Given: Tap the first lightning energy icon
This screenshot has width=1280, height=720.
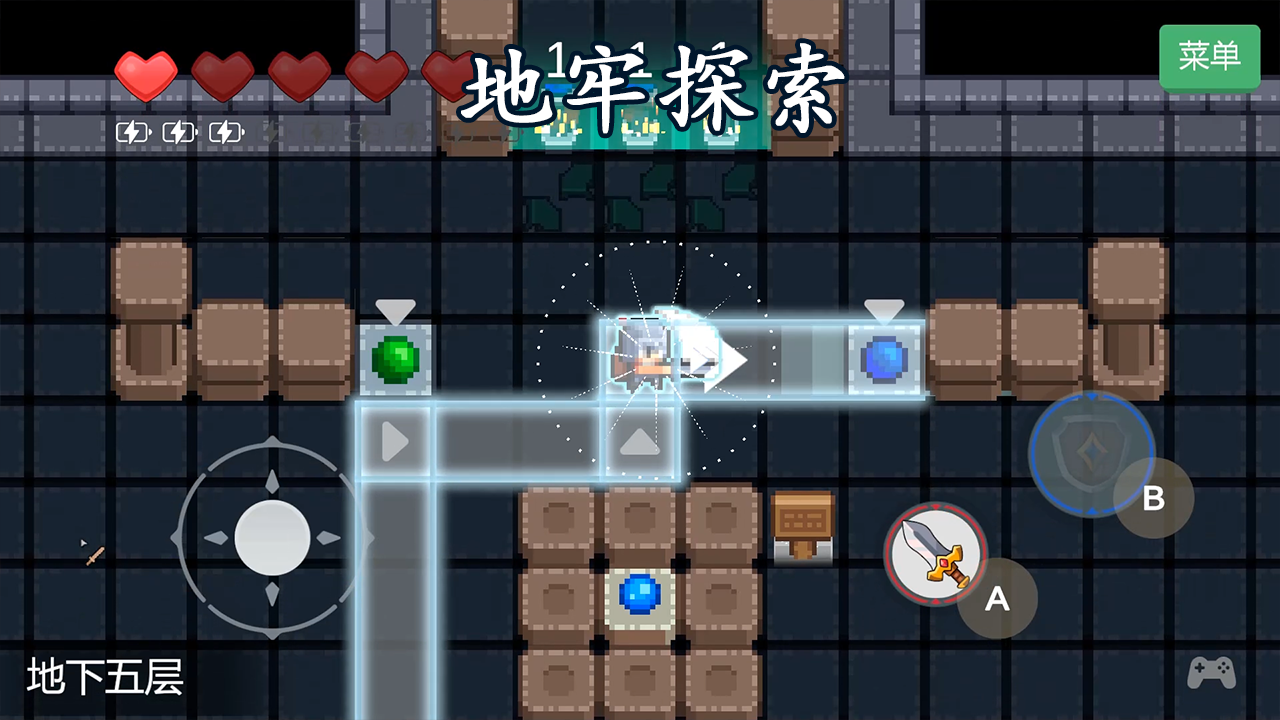Looking at the screenshot, I should pyautogui.click(x=131, y=130).
